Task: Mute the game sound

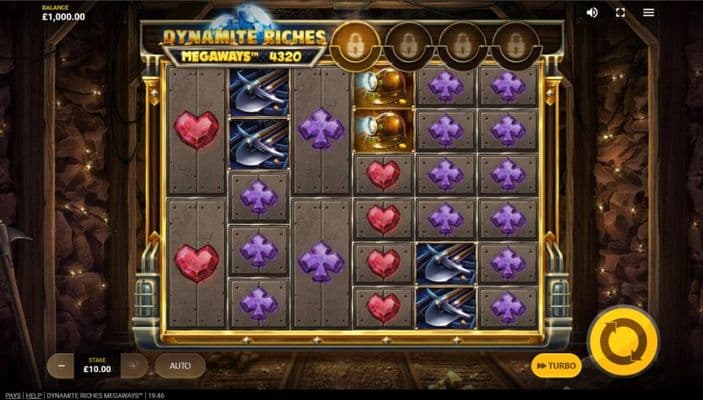Action: (592, 12)
